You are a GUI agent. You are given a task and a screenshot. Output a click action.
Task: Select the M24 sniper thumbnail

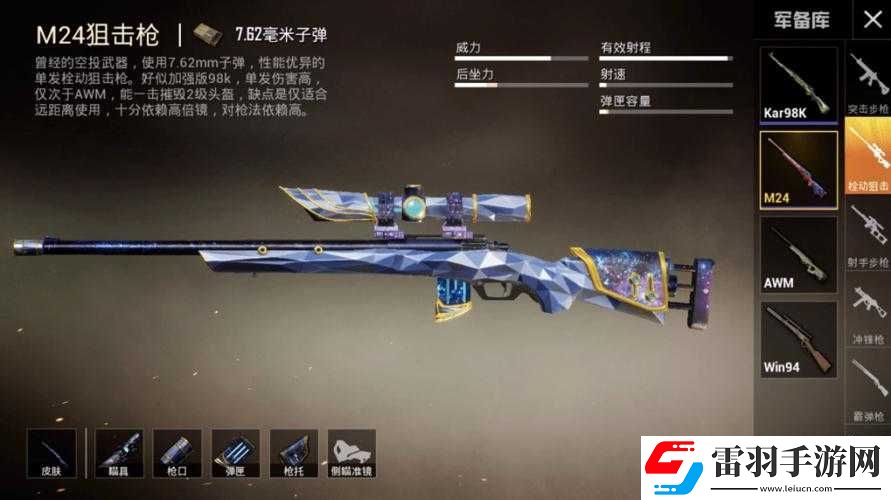point(798,169)
